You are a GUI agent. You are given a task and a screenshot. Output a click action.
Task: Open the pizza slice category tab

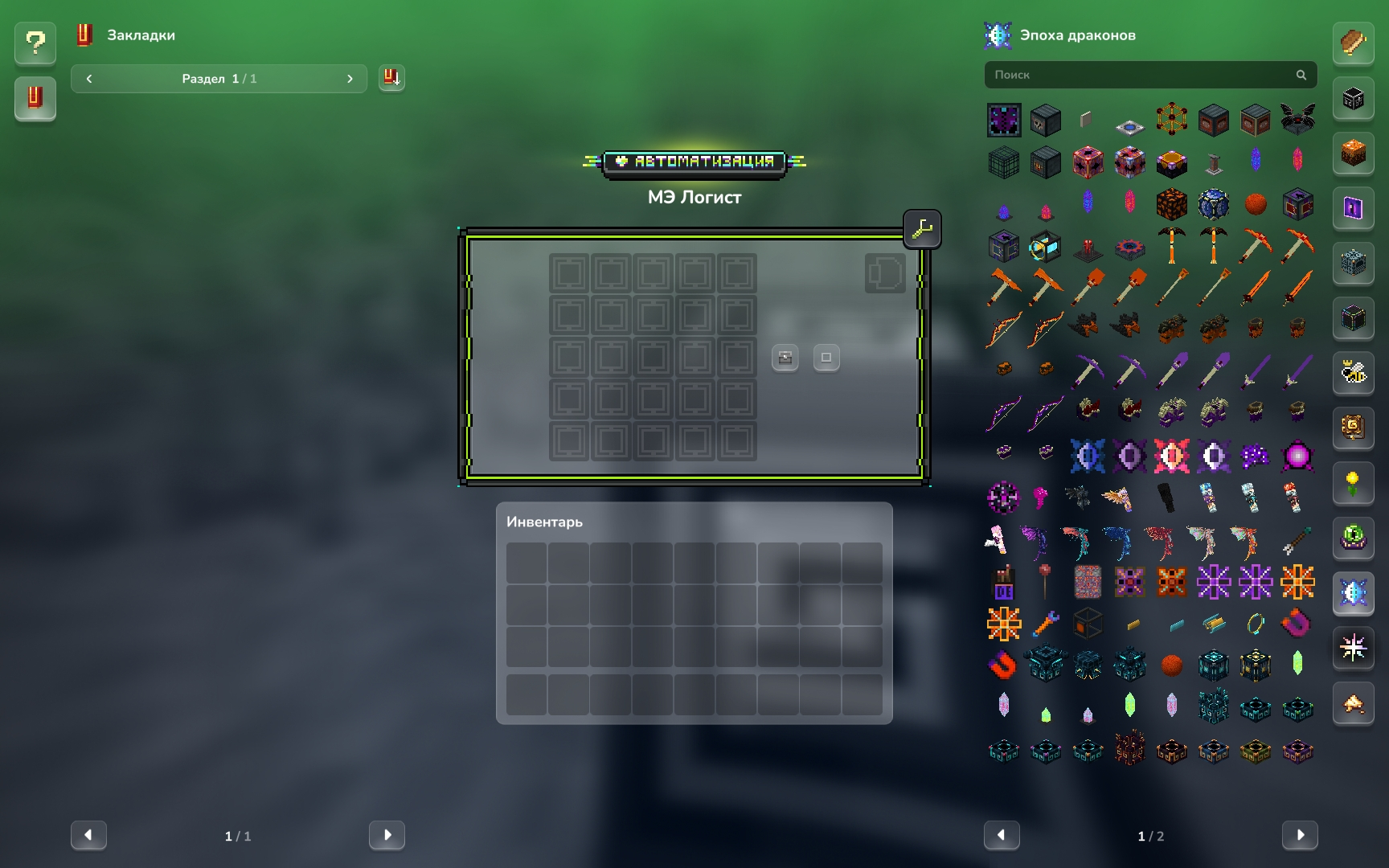(x=1354, y=704)
